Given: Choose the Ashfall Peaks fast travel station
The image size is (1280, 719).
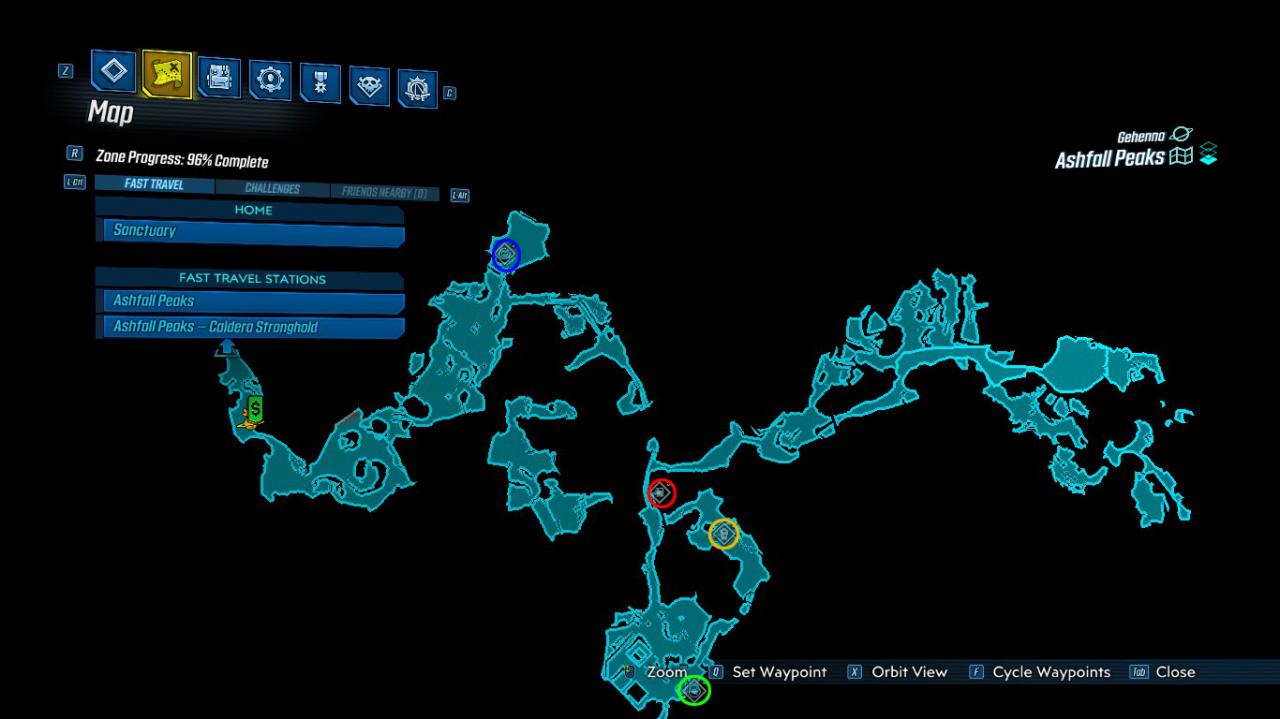Looking at the screenshot, I should pos(250,301).
